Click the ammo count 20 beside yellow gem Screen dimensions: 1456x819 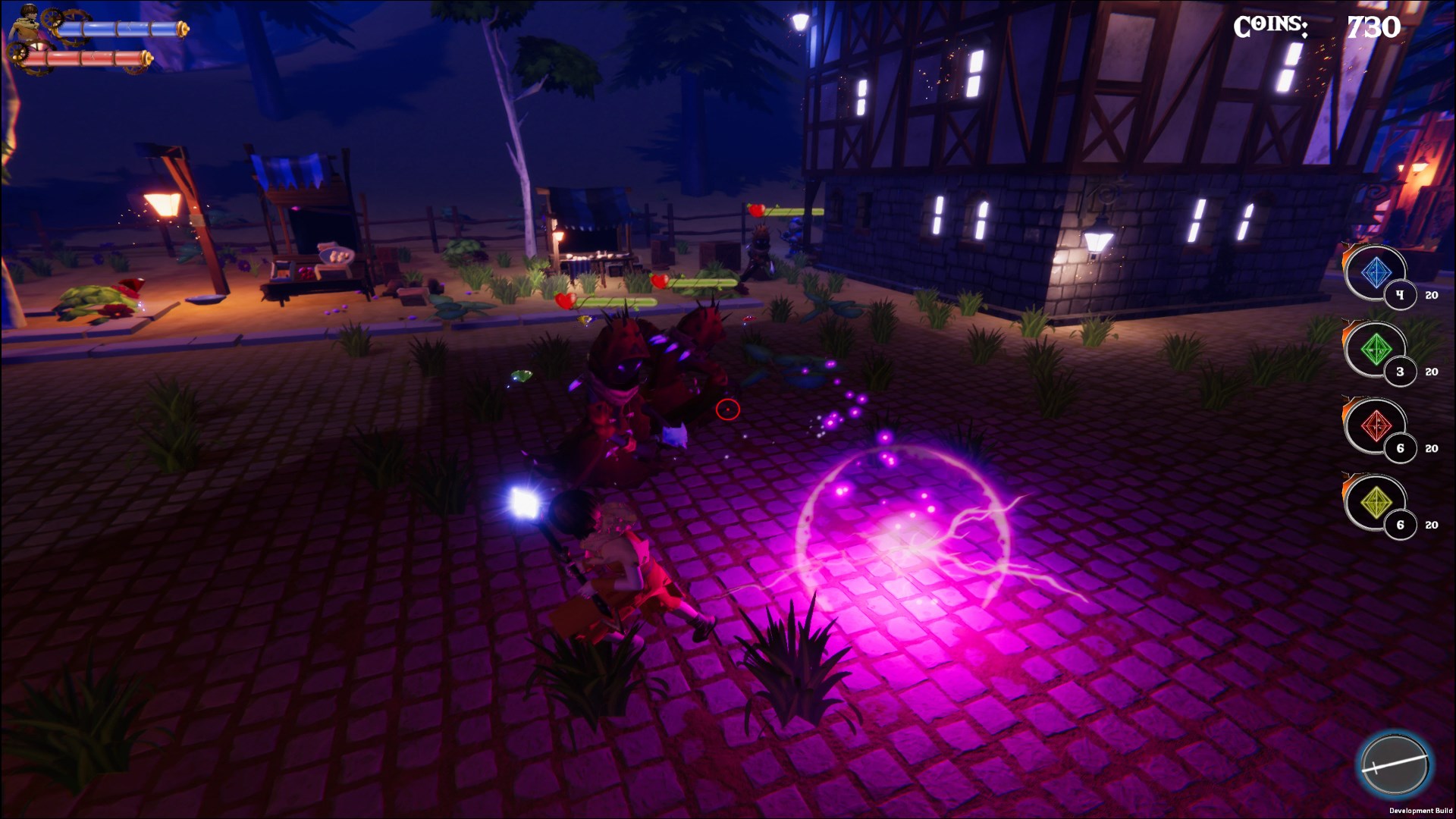[1433, 525]
